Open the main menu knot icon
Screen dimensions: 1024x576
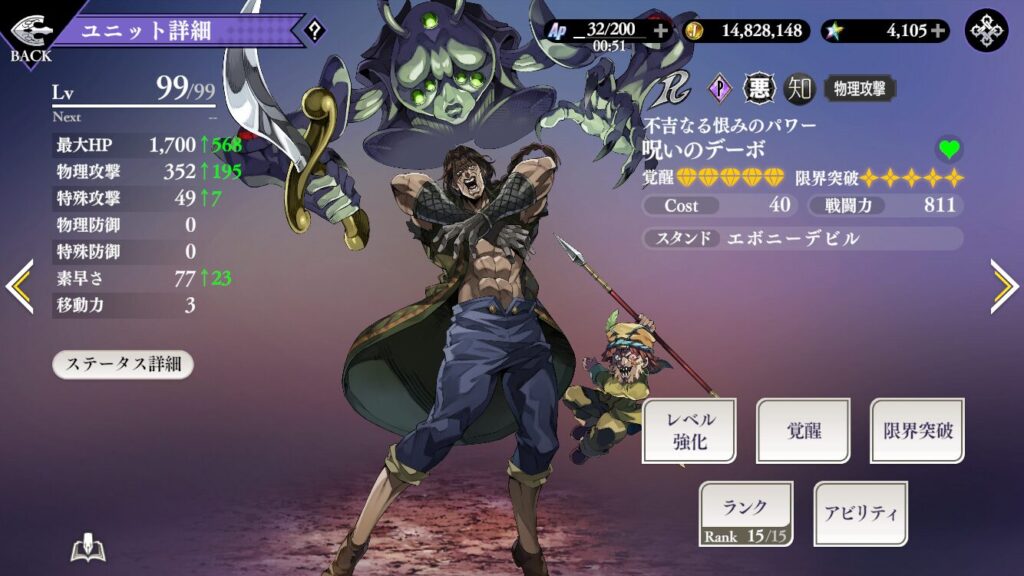pos(986,31)
